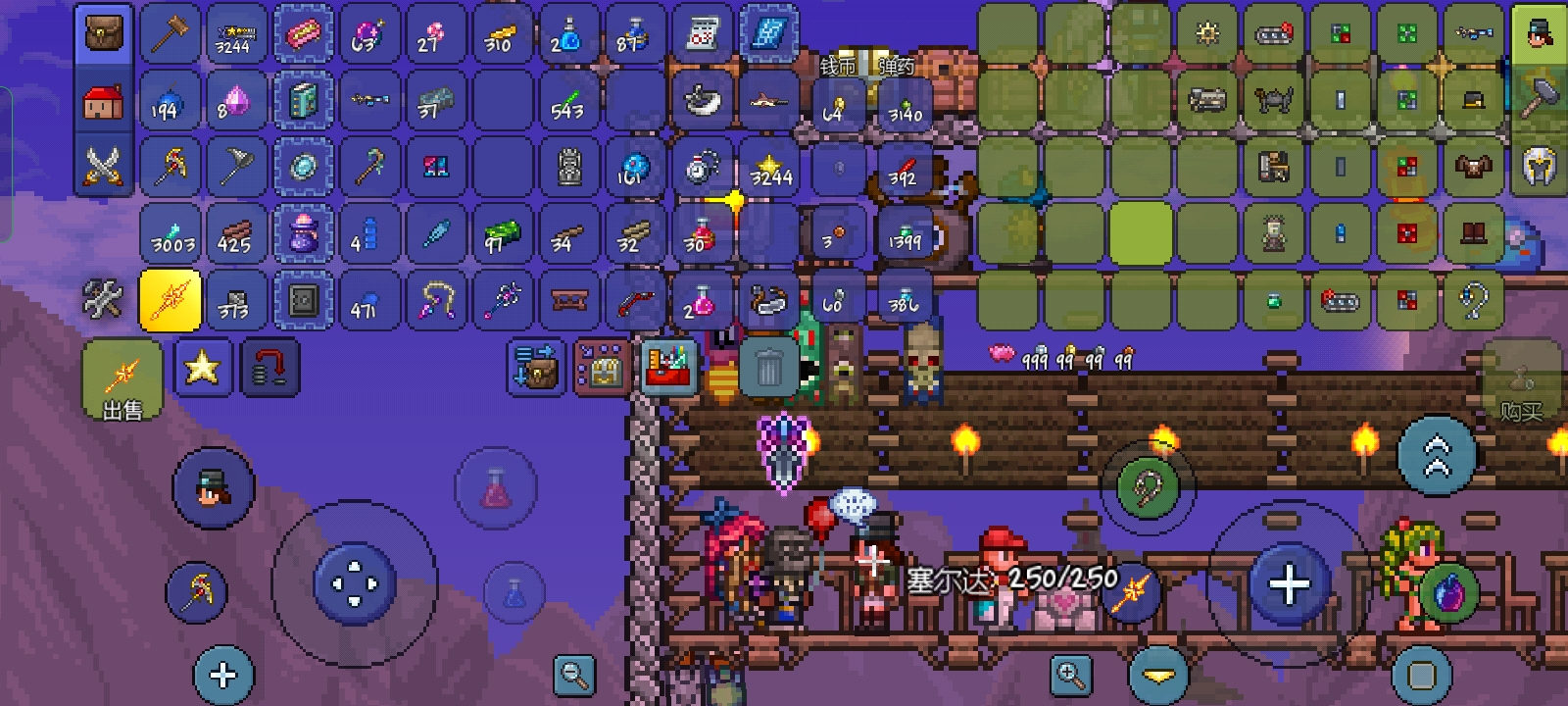Screen dimensions: 1568x706
Task: Tap the jump button with double arrows
Action: (1437, 455)
